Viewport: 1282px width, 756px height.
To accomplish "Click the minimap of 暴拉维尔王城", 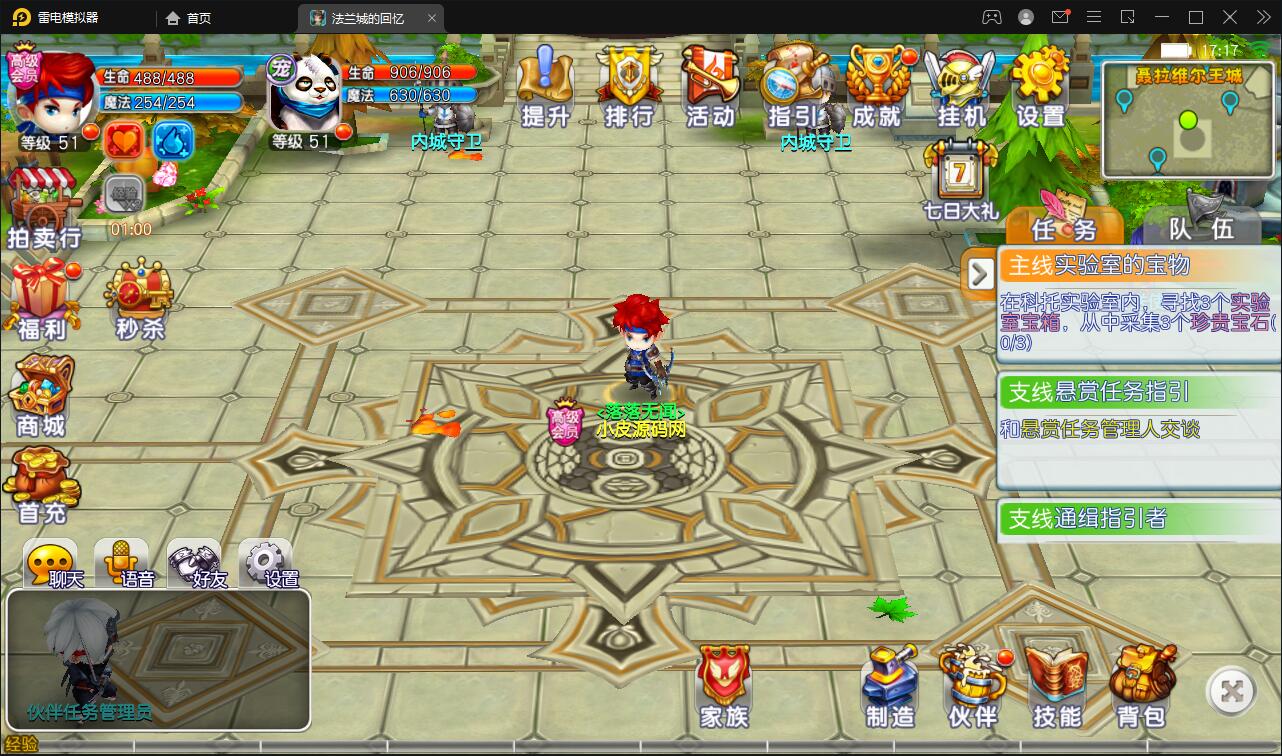I will point(1188,120).
